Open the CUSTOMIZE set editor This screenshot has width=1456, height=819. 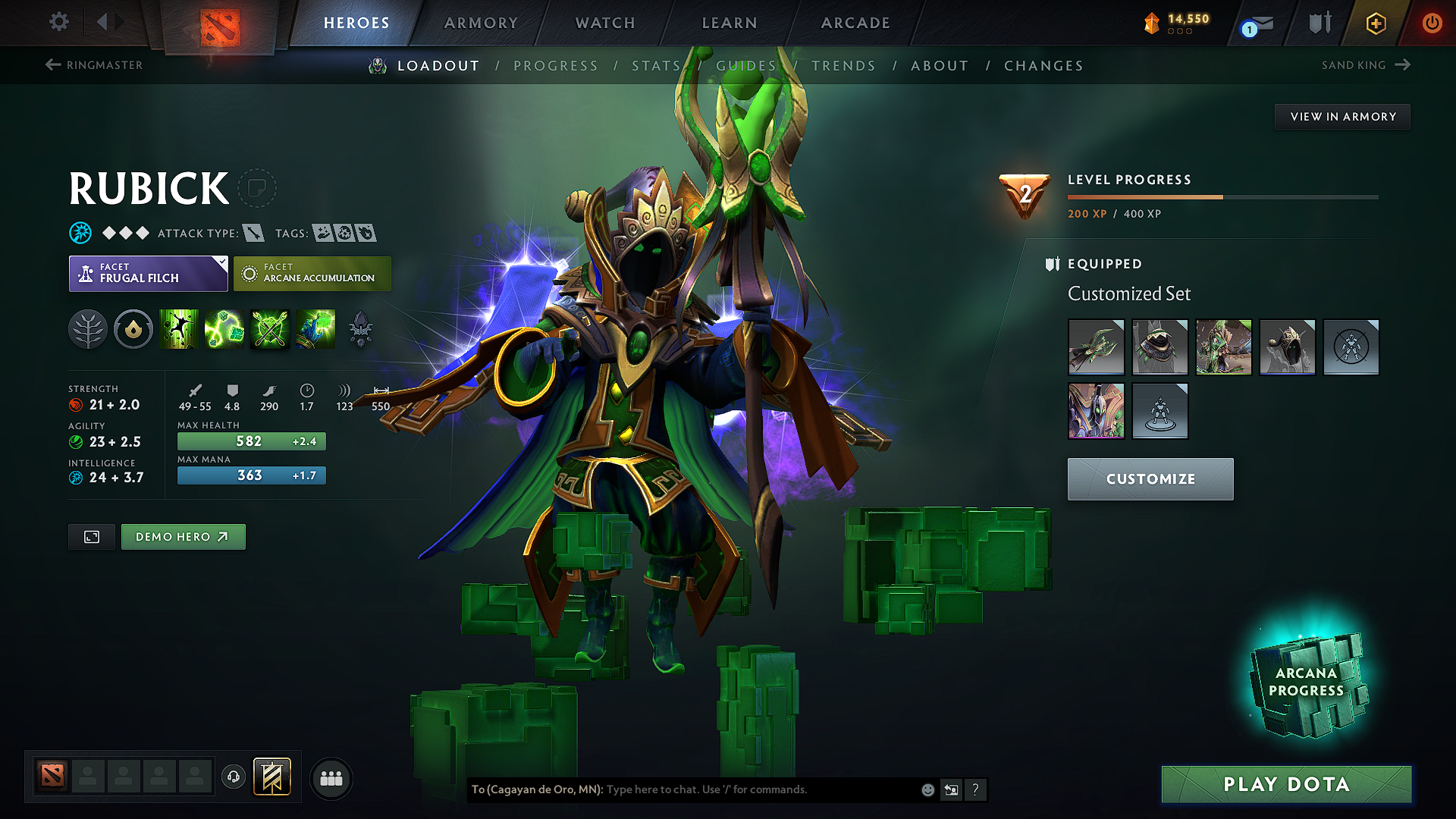point(1150,479)
